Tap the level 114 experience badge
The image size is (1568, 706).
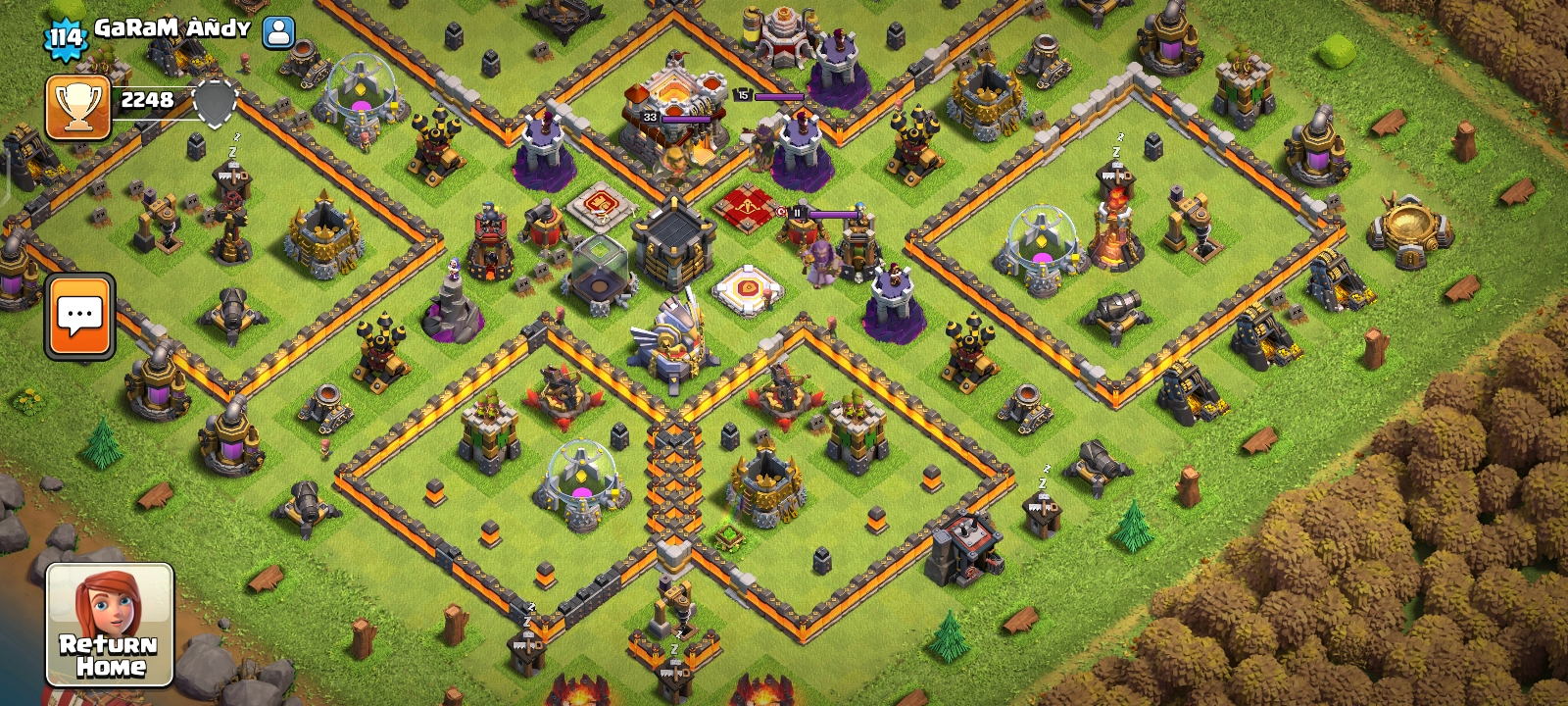[x=66, y=38]
